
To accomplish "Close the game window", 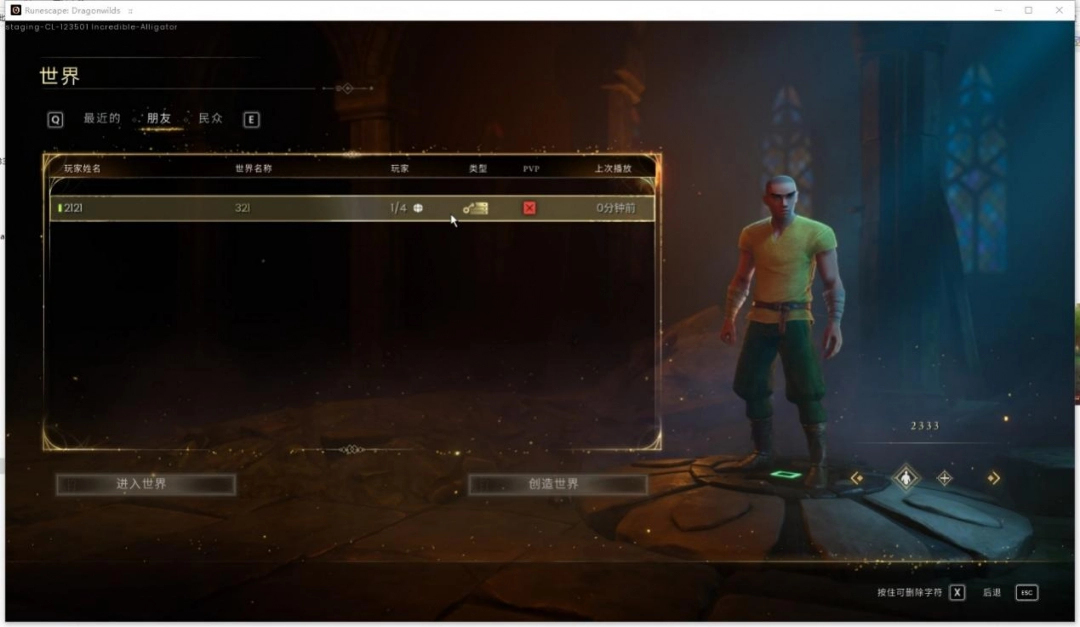I will pos(1058,10).
